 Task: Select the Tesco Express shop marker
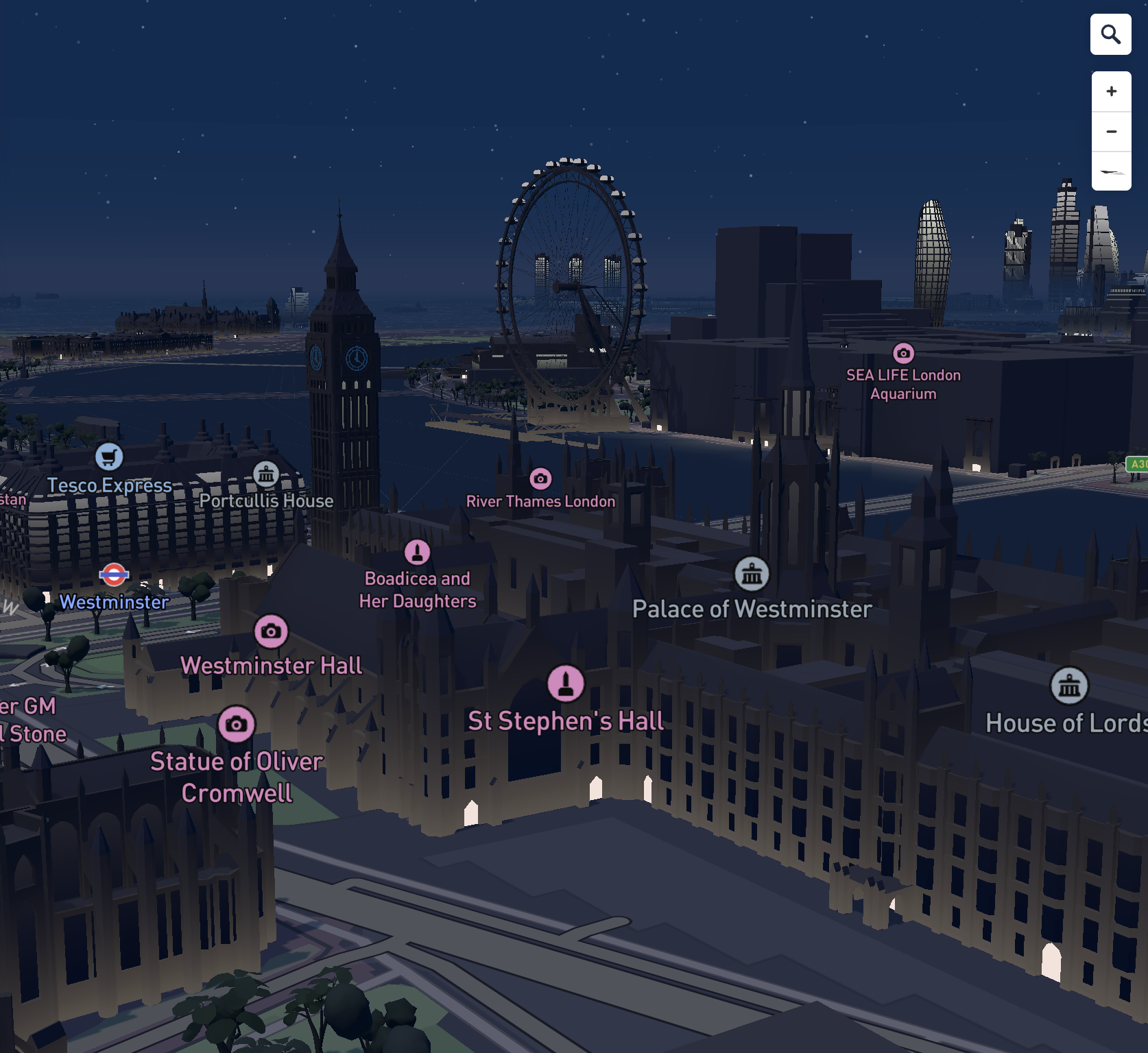click(109, 457)
